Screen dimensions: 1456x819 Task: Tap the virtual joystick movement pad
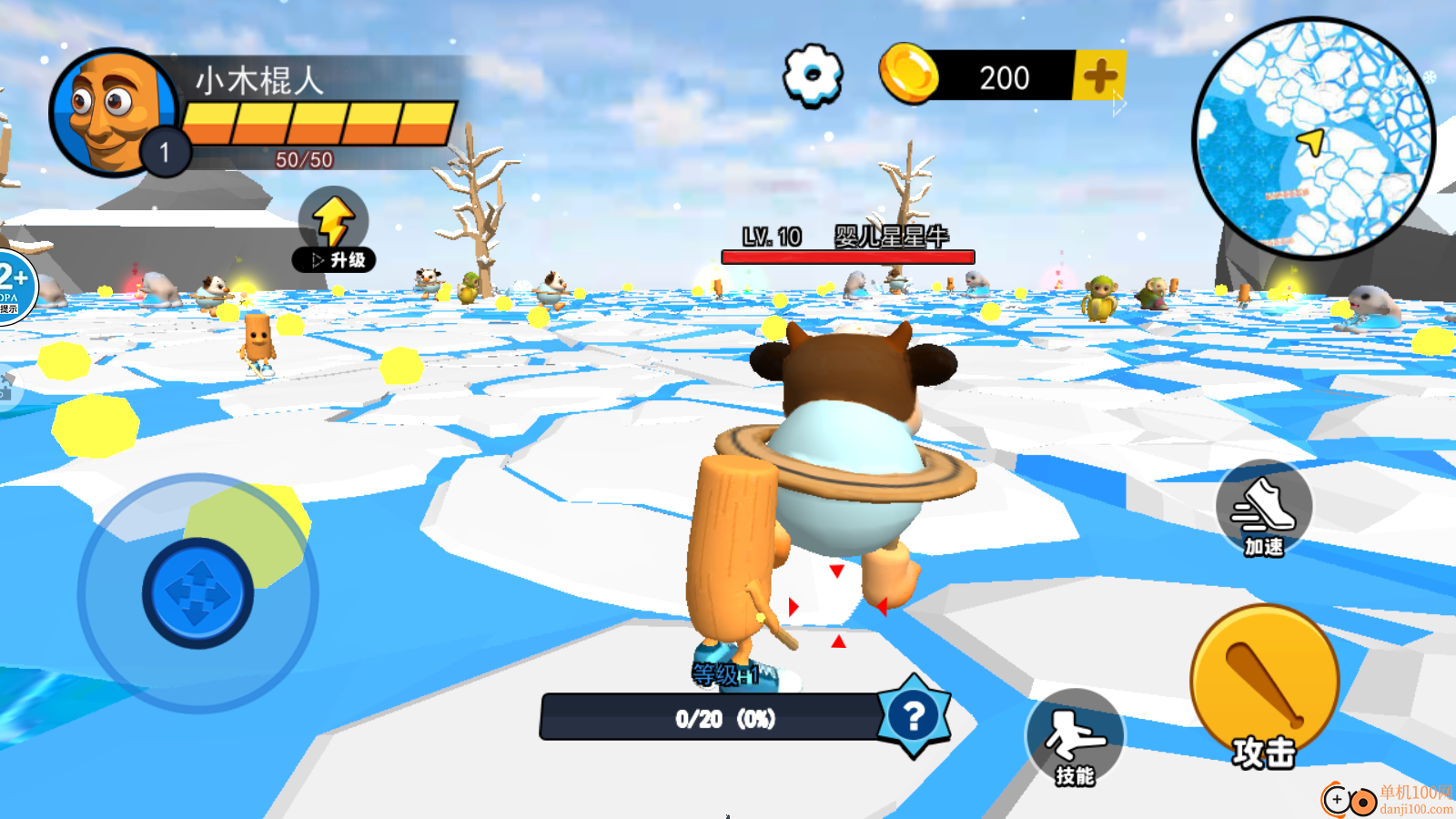tap(197, 593)
